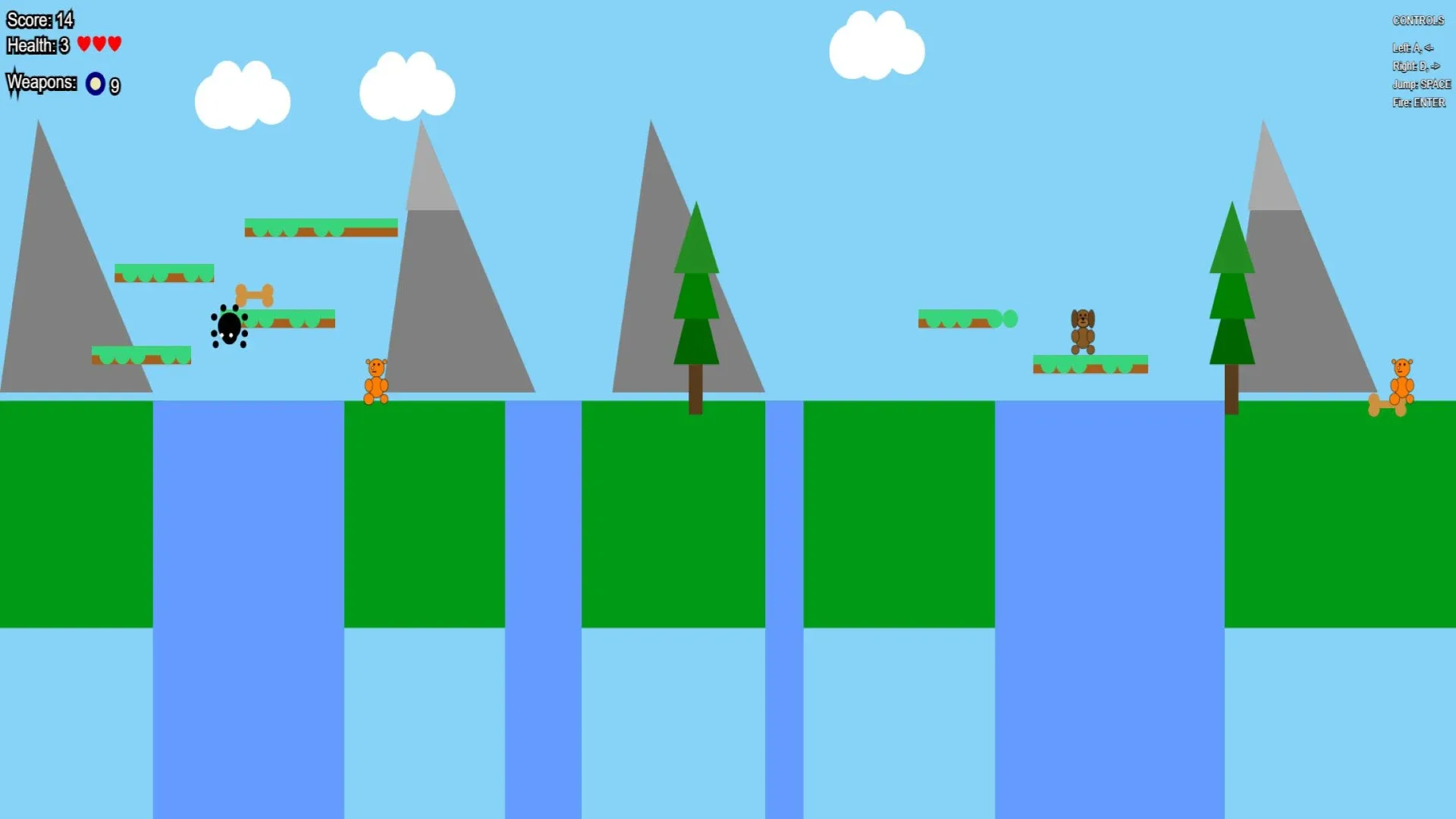
Task: Click the orange teddy bear by the gray mountain
Action: [x=377, y=379]
